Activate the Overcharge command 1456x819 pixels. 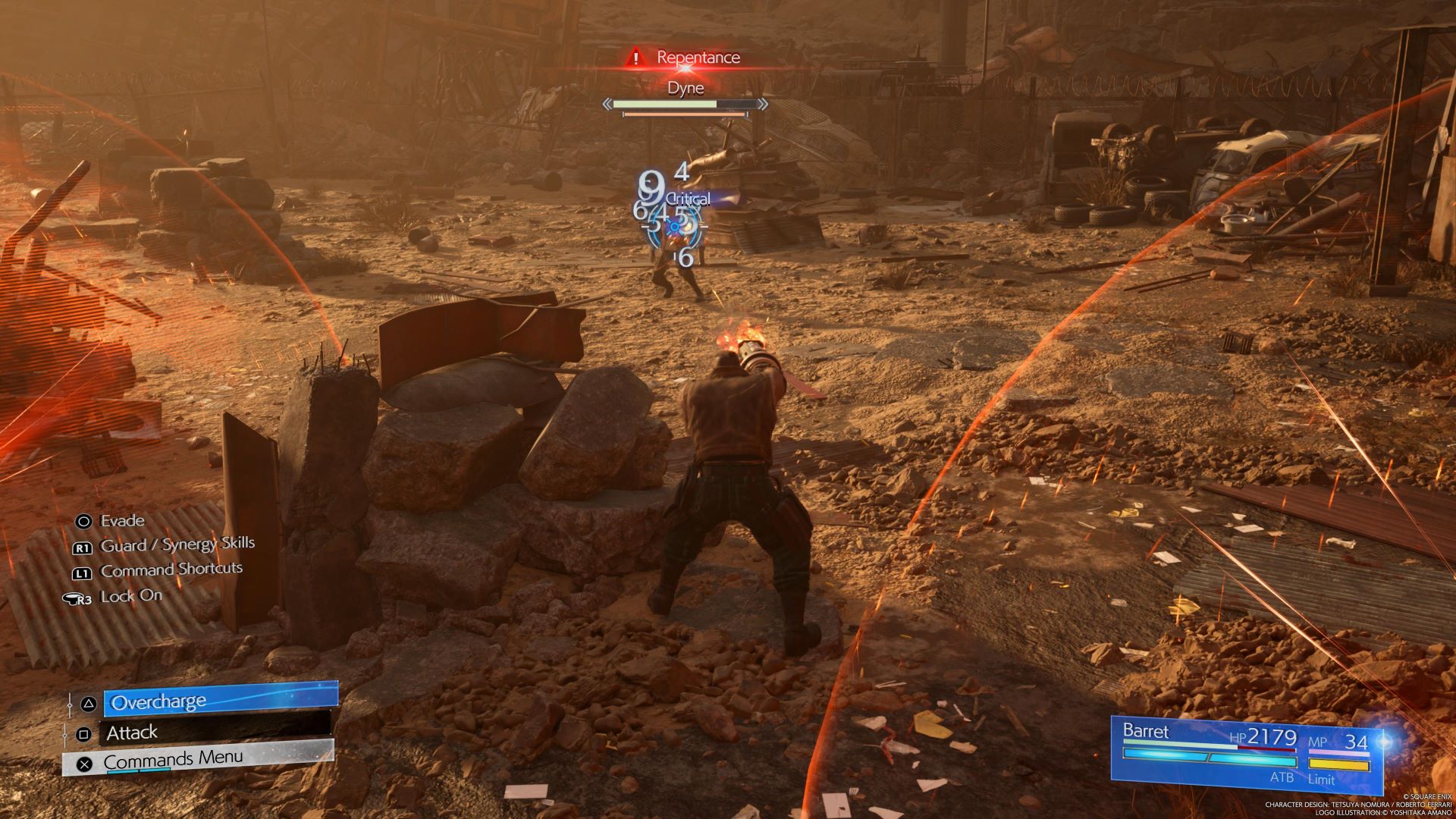pos(220,701)
